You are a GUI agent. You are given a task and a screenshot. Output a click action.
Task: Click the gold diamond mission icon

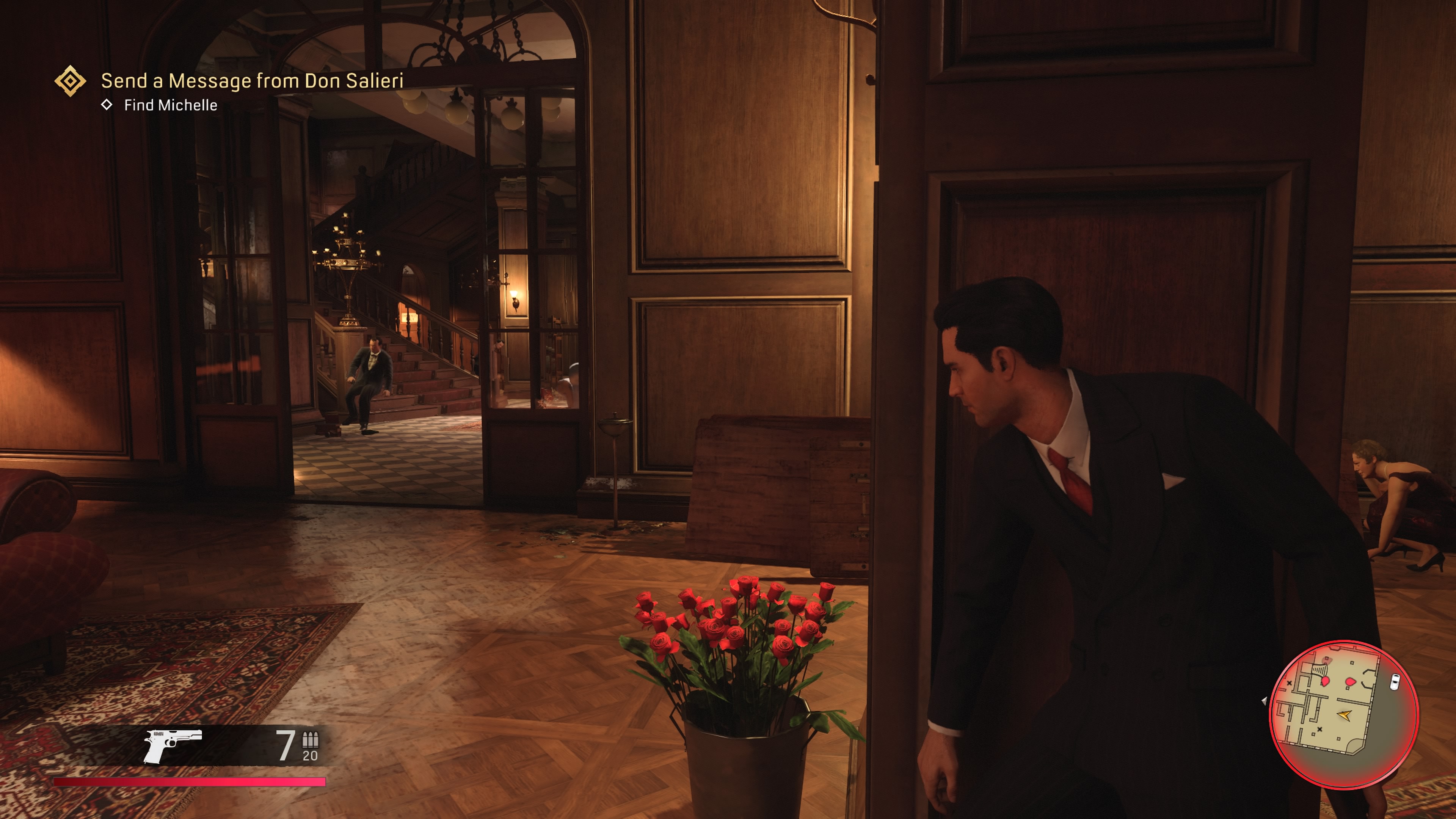coord(70,81)
